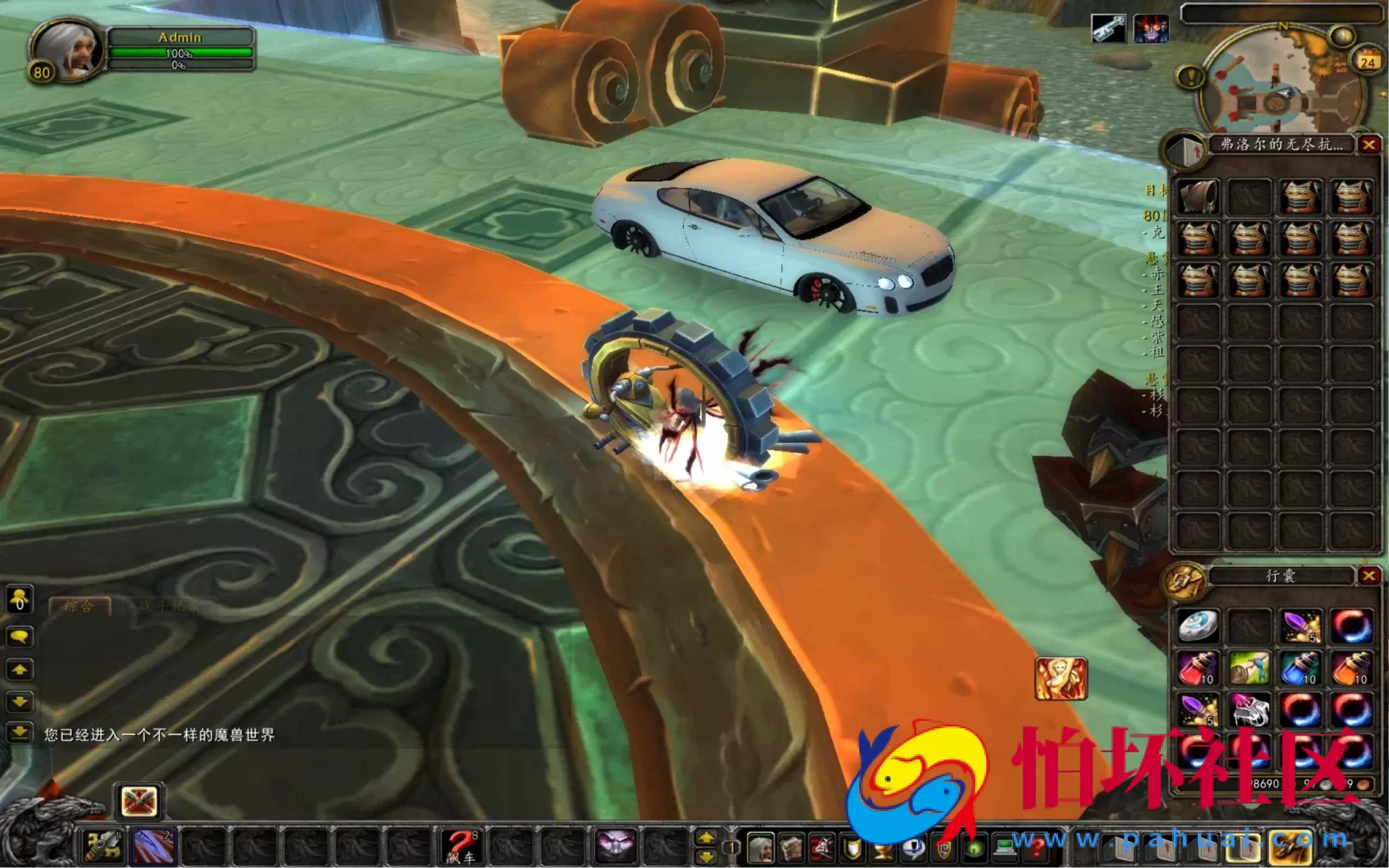Image resolution: width=1389 pixels, height=868 pixels.
Task: Open the red talents icon on the micro menu
Action: [x=821, y=849]
